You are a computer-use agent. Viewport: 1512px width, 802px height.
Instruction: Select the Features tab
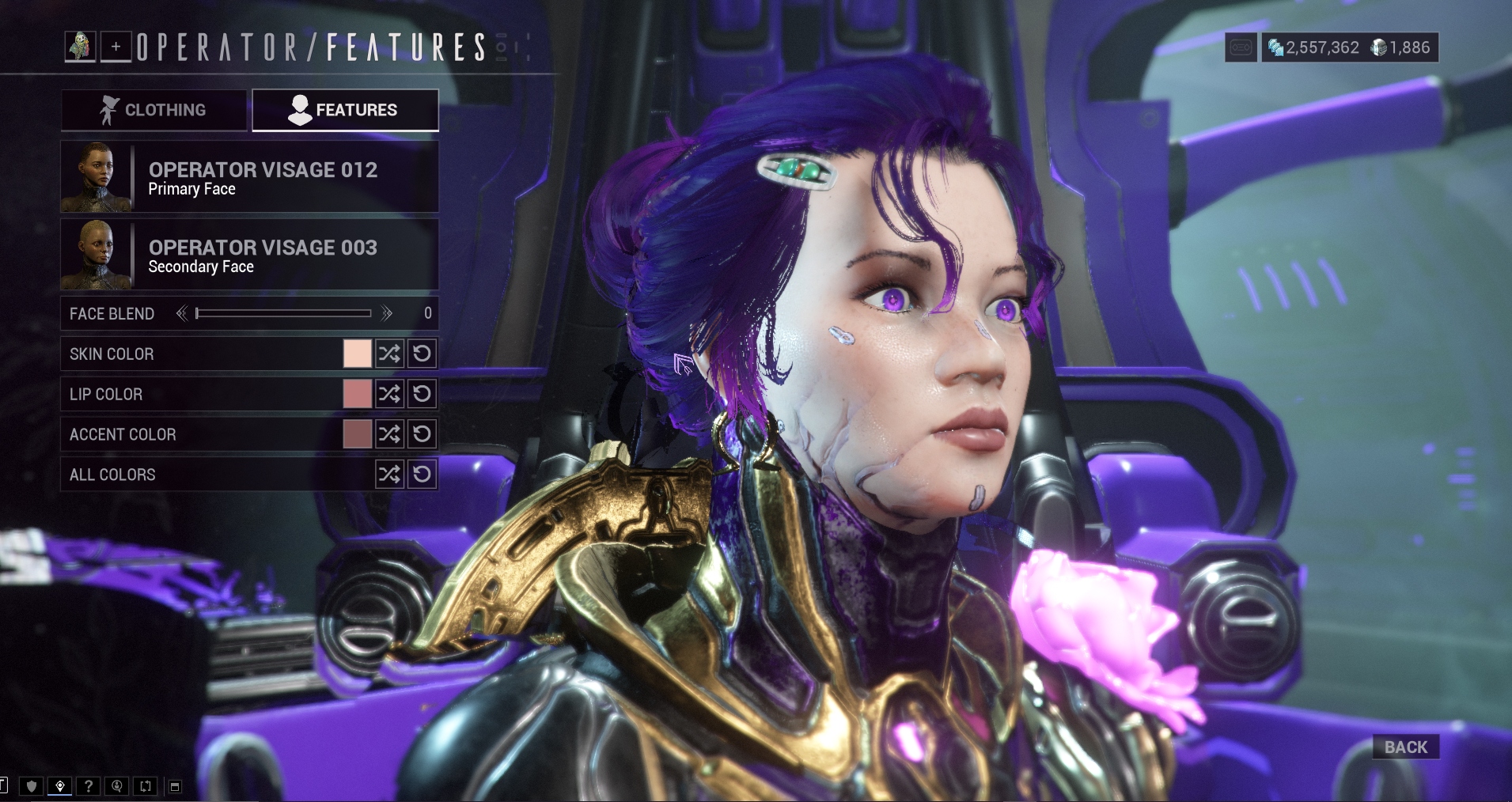coord(345,110)
